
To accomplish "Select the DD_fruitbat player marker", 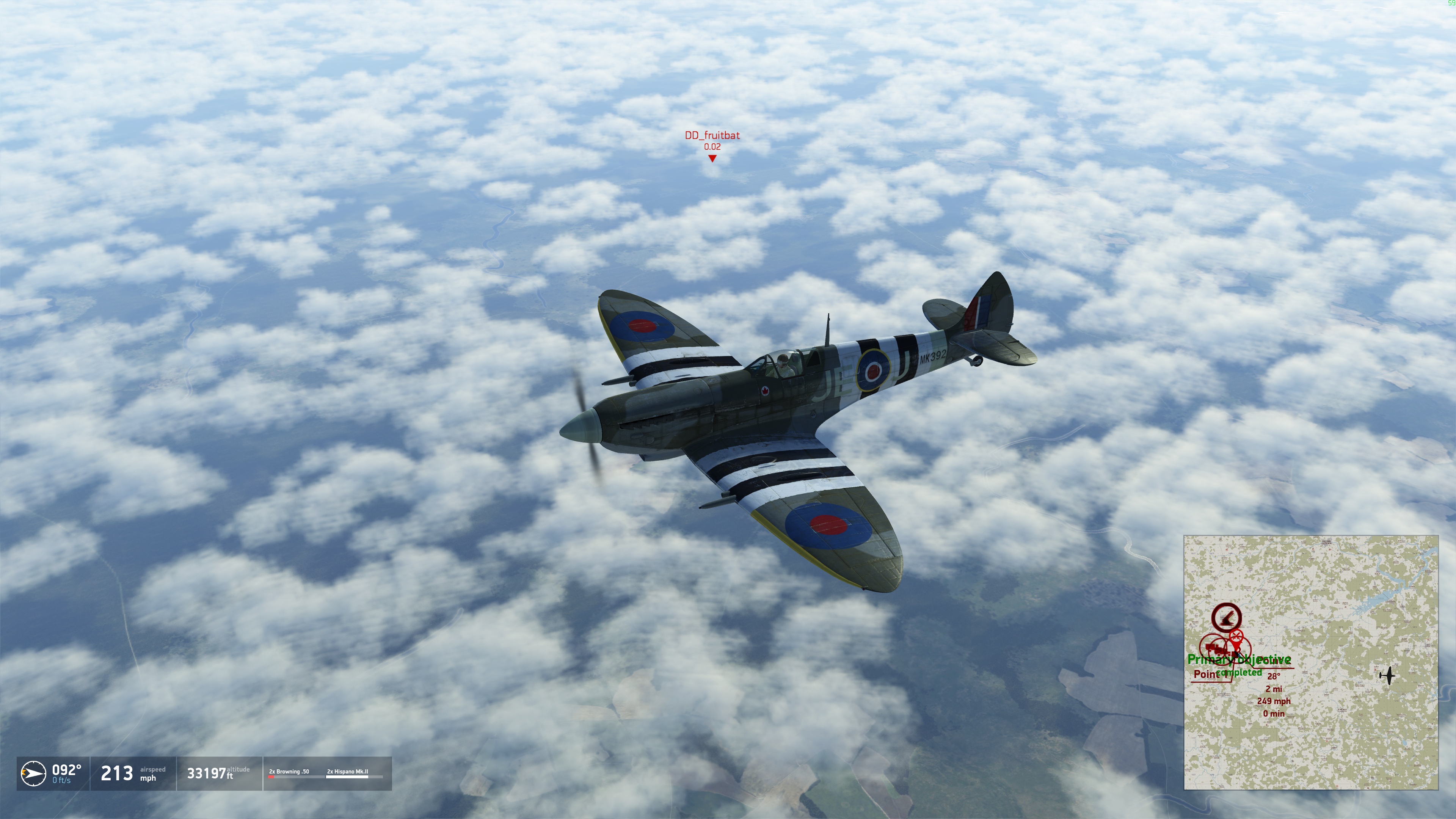I will pos(712,158).
